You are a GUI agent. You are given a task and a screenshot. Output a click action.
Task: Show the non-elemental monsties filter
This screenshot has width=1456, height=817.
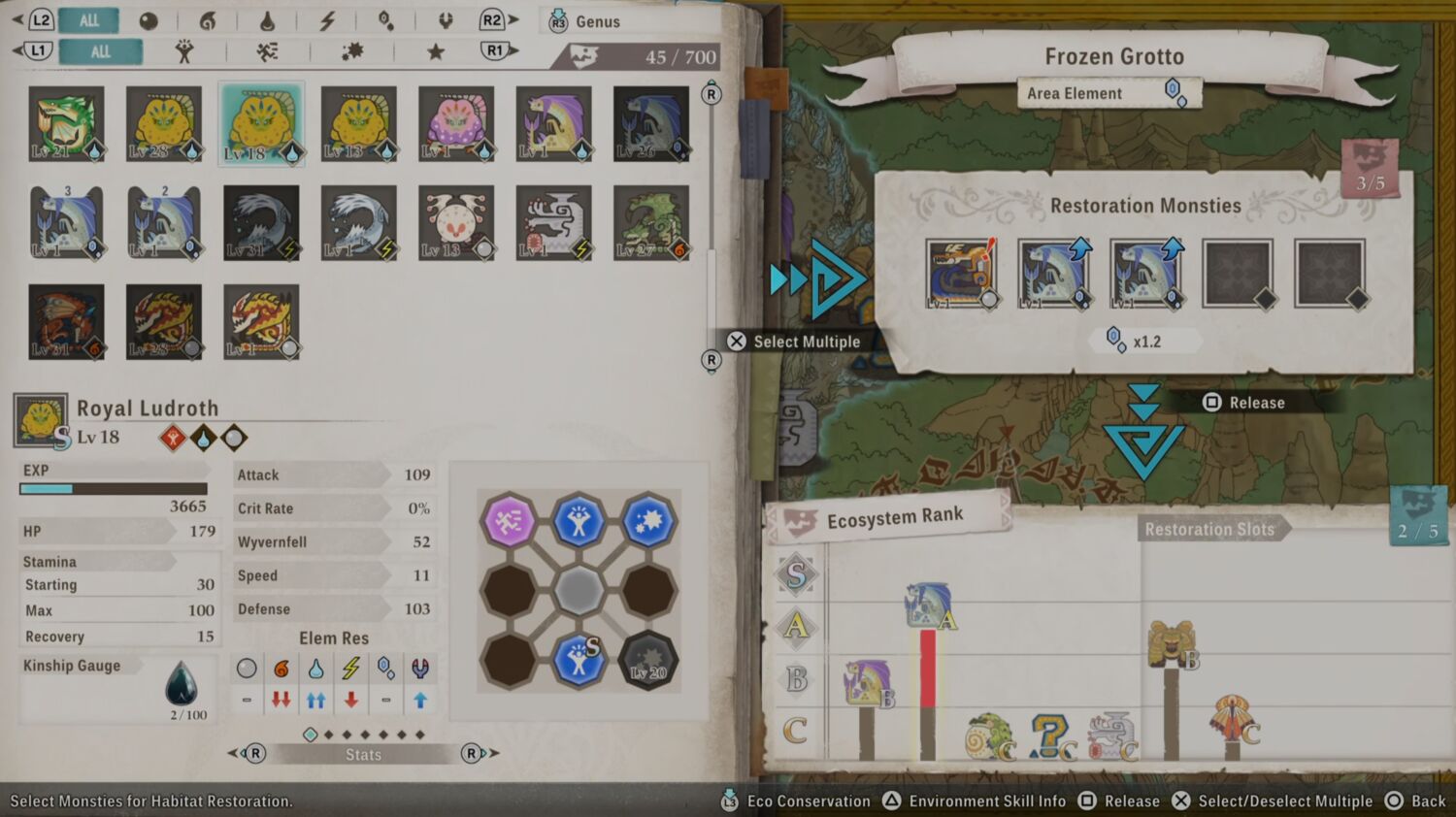[x=149, y=20]
